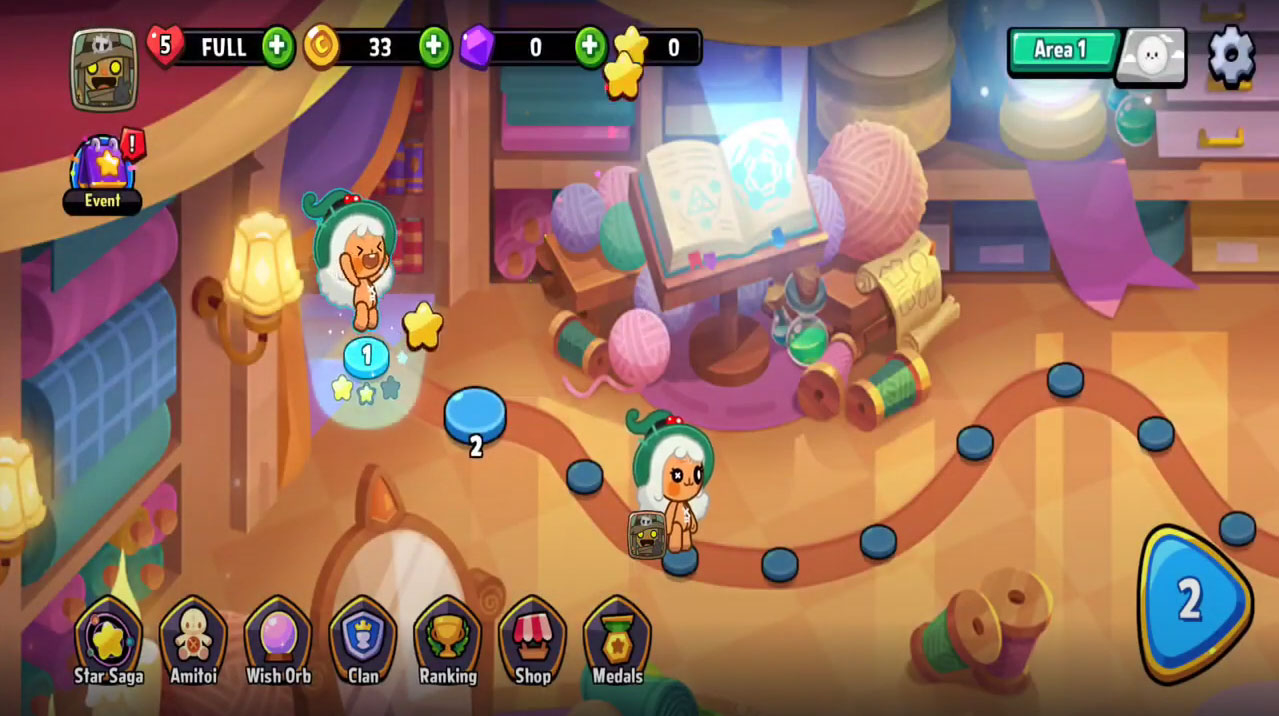Add purple gems using the plus button
This screenshot has width=1279, height=716.
tap(590, 47)
